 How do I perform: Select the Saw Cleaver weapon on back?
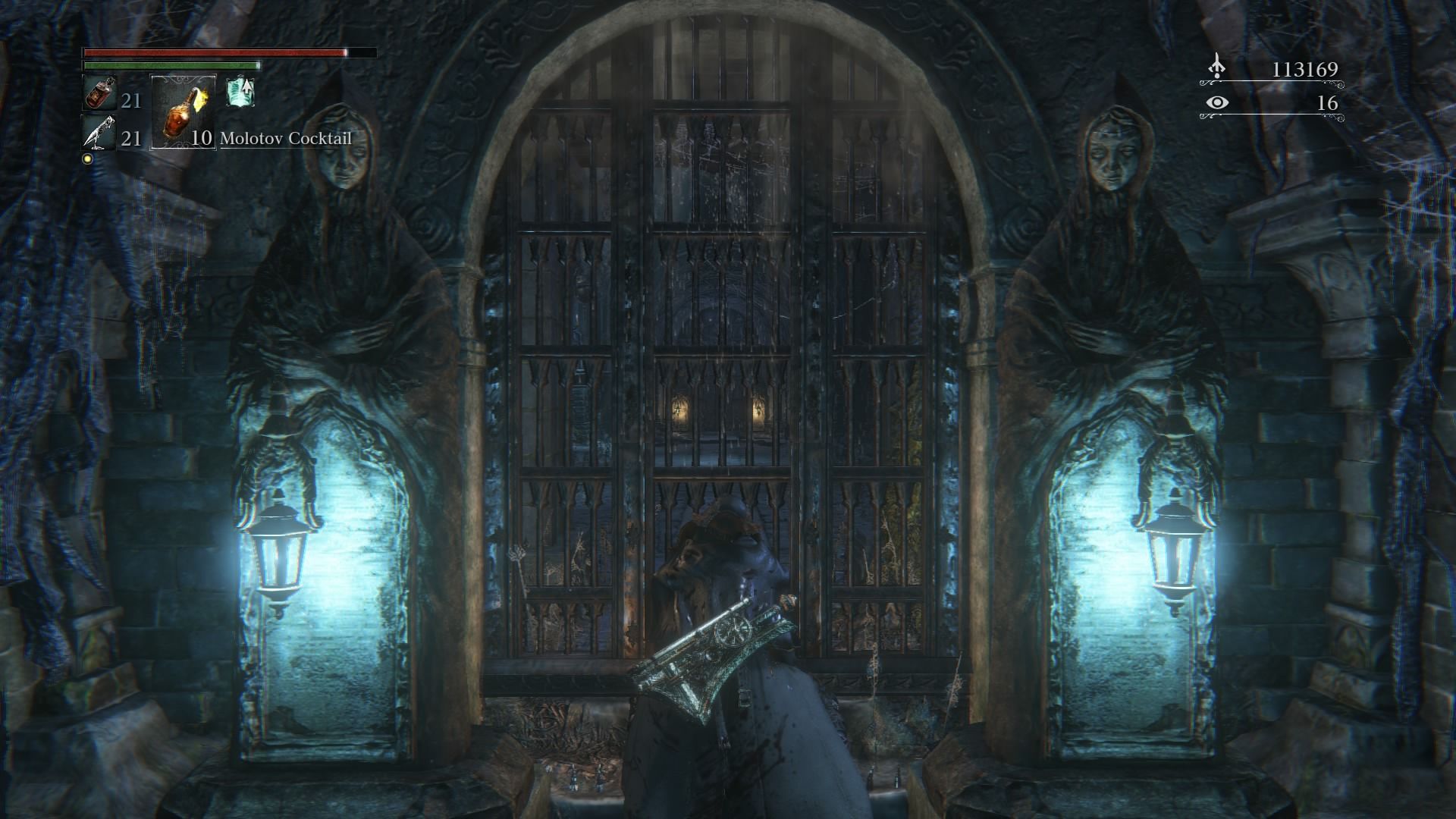click(705, 656)
